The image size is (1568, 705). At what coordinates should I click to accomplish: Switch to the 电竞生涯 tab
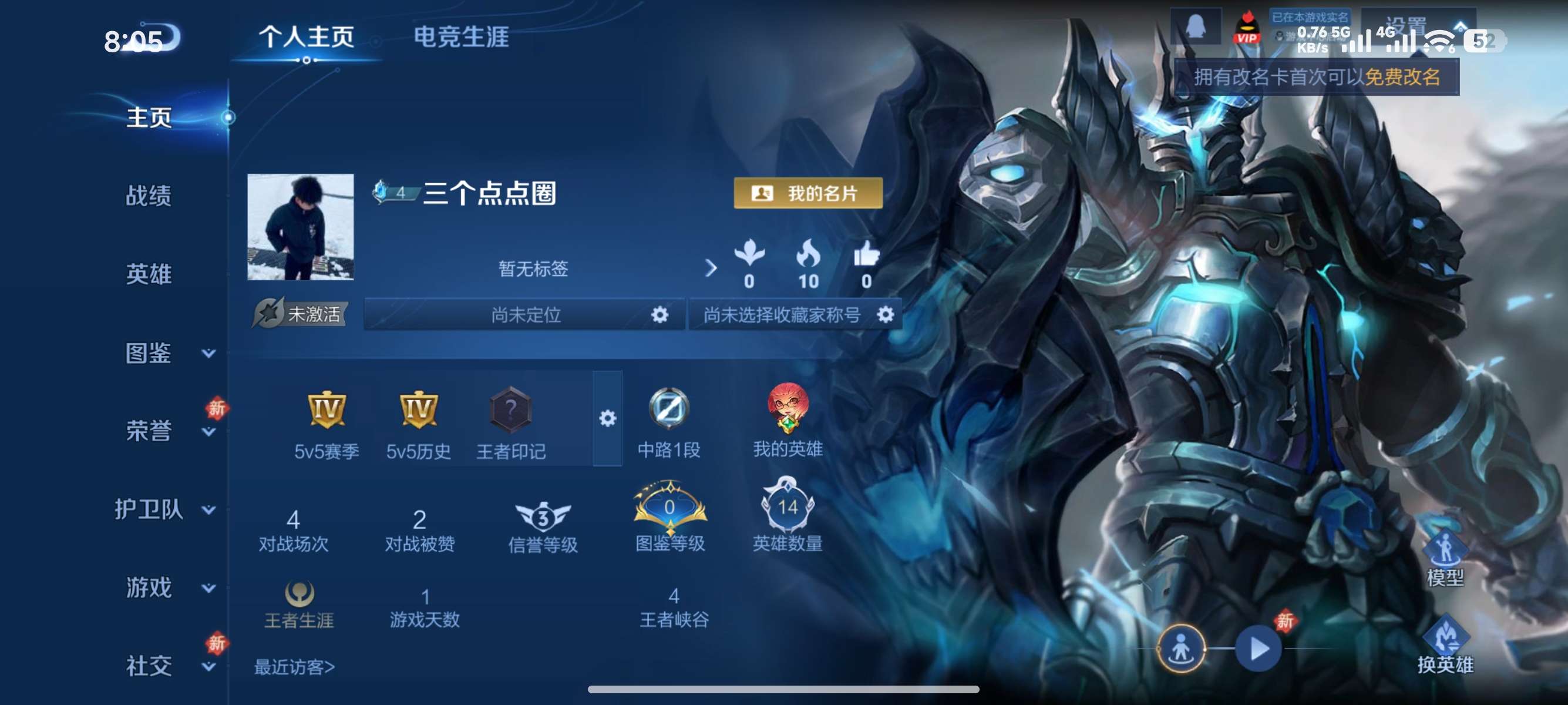coord(464,36)
